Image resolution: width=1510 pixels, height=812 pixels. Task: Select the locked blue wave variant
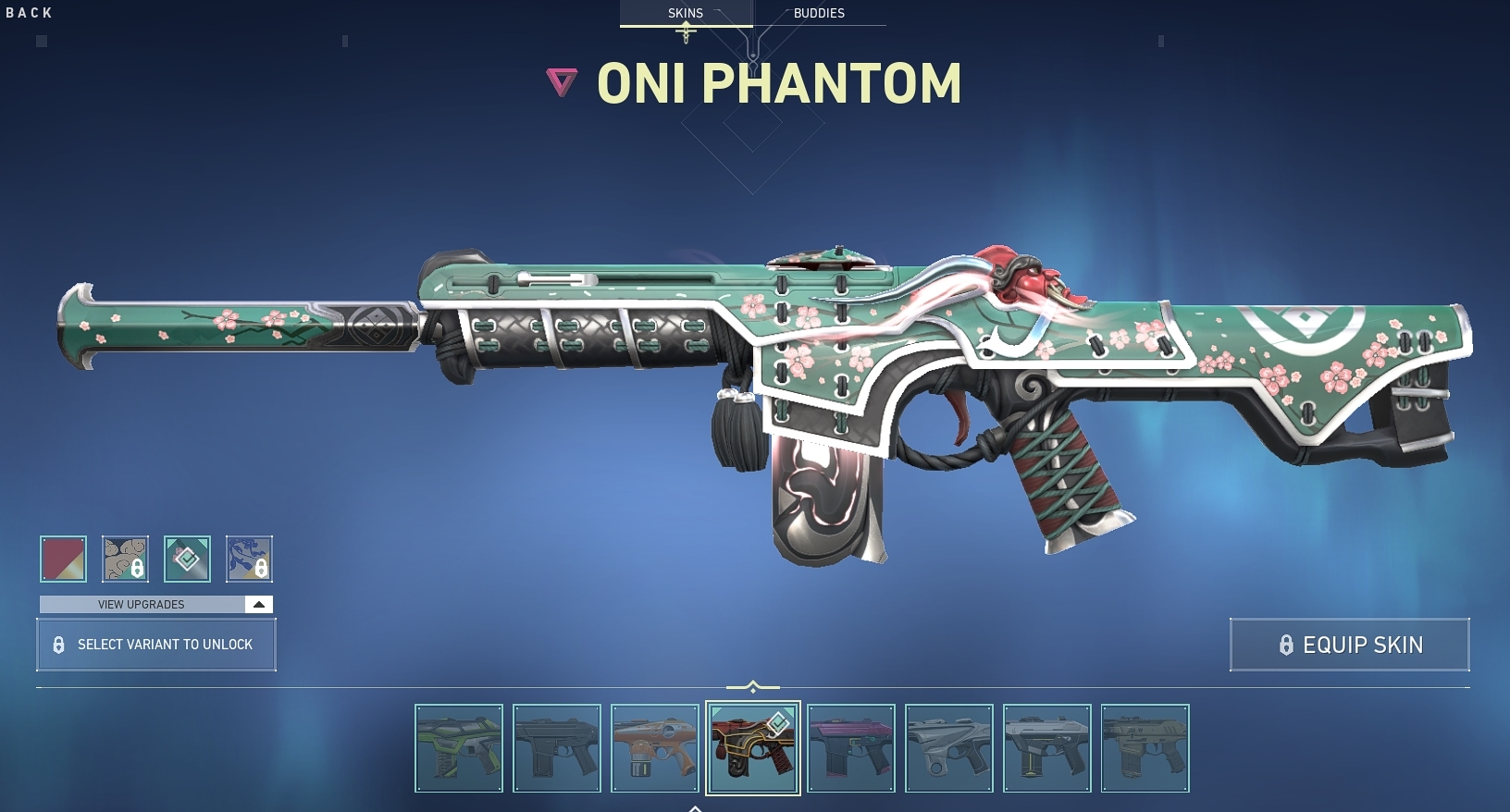click(x=250, y=559)
